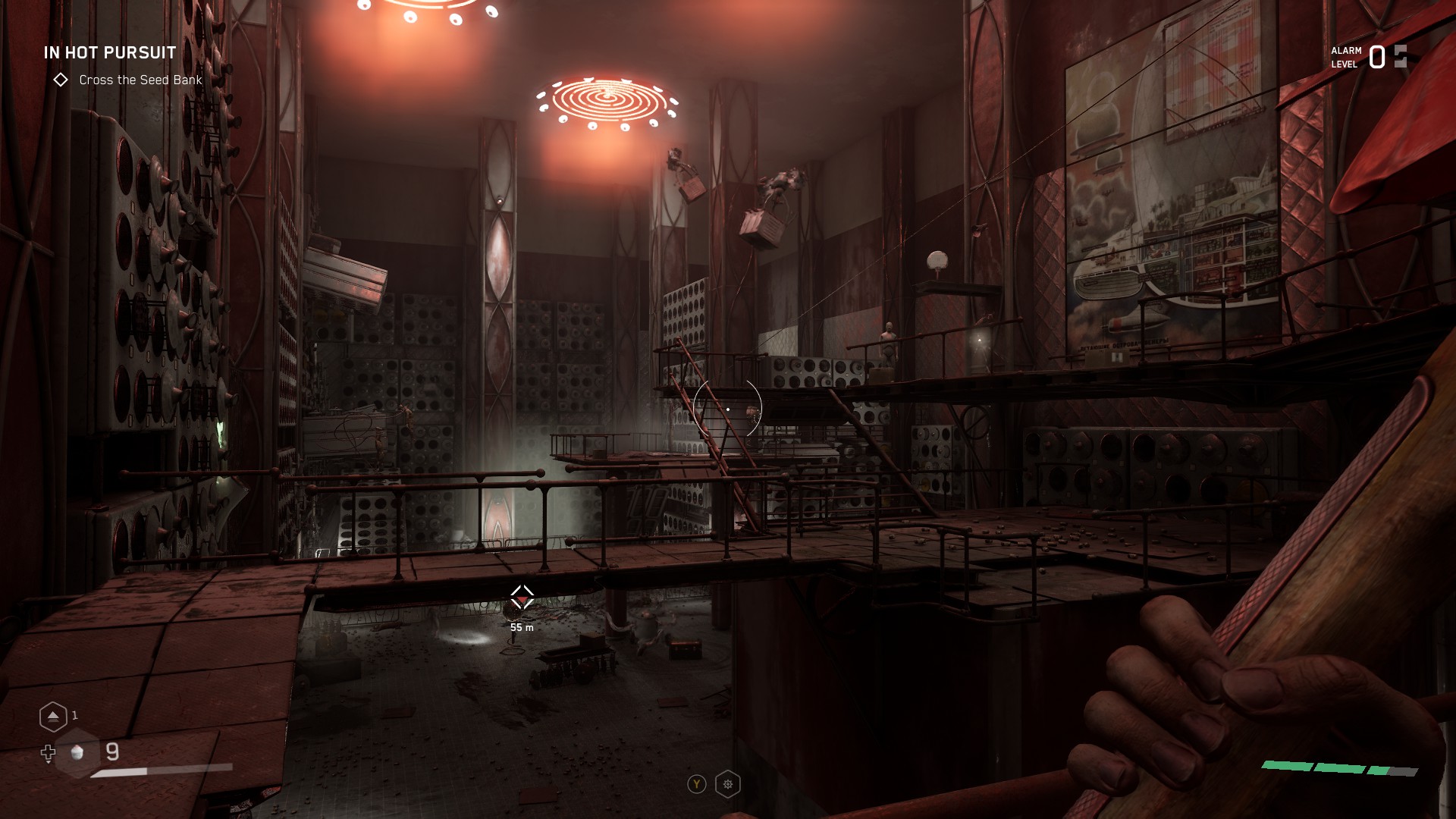Toggle the ALARM LEVEL display
Image resolution: width=1456 pixels, height=819 pixels.
(x=1347, y=57)
